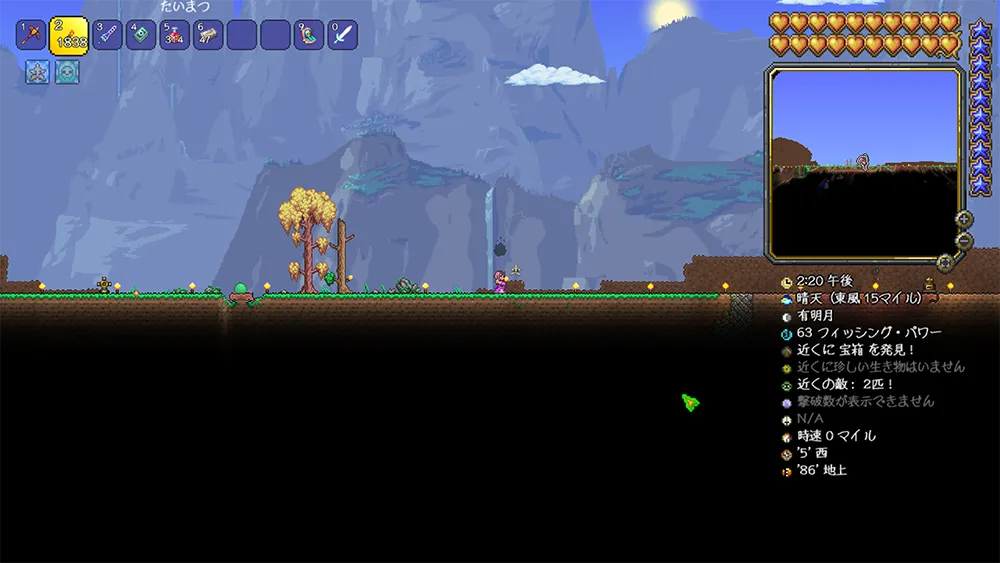Select the pickaxe in hotbar slot 1

pyautogui.click(x=30, y=36)
